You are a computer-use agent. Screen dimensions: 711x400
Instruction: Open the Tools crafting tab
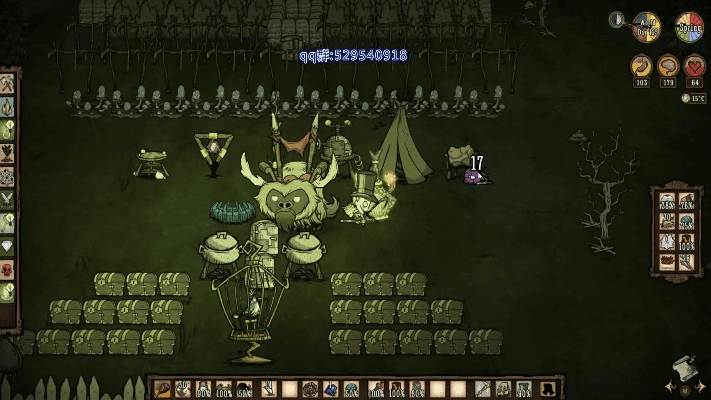pyautogui.click(x=7, y=84)
